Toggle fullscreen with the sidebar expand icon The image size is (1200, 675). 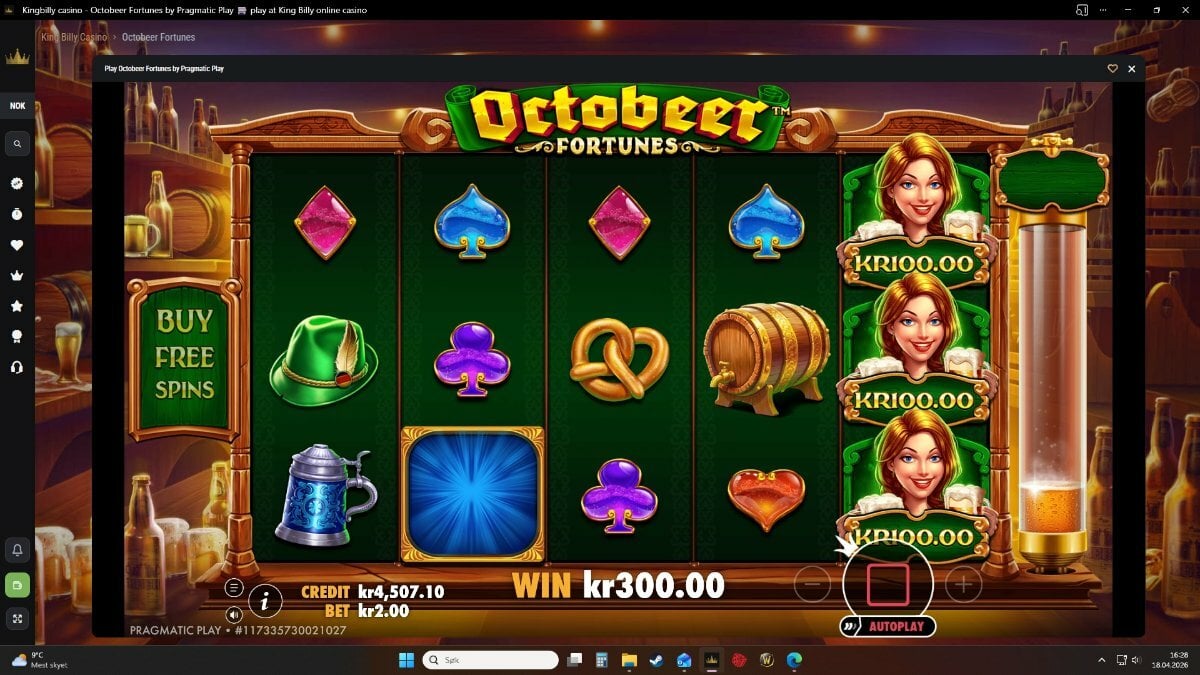(x=17, y=618)
